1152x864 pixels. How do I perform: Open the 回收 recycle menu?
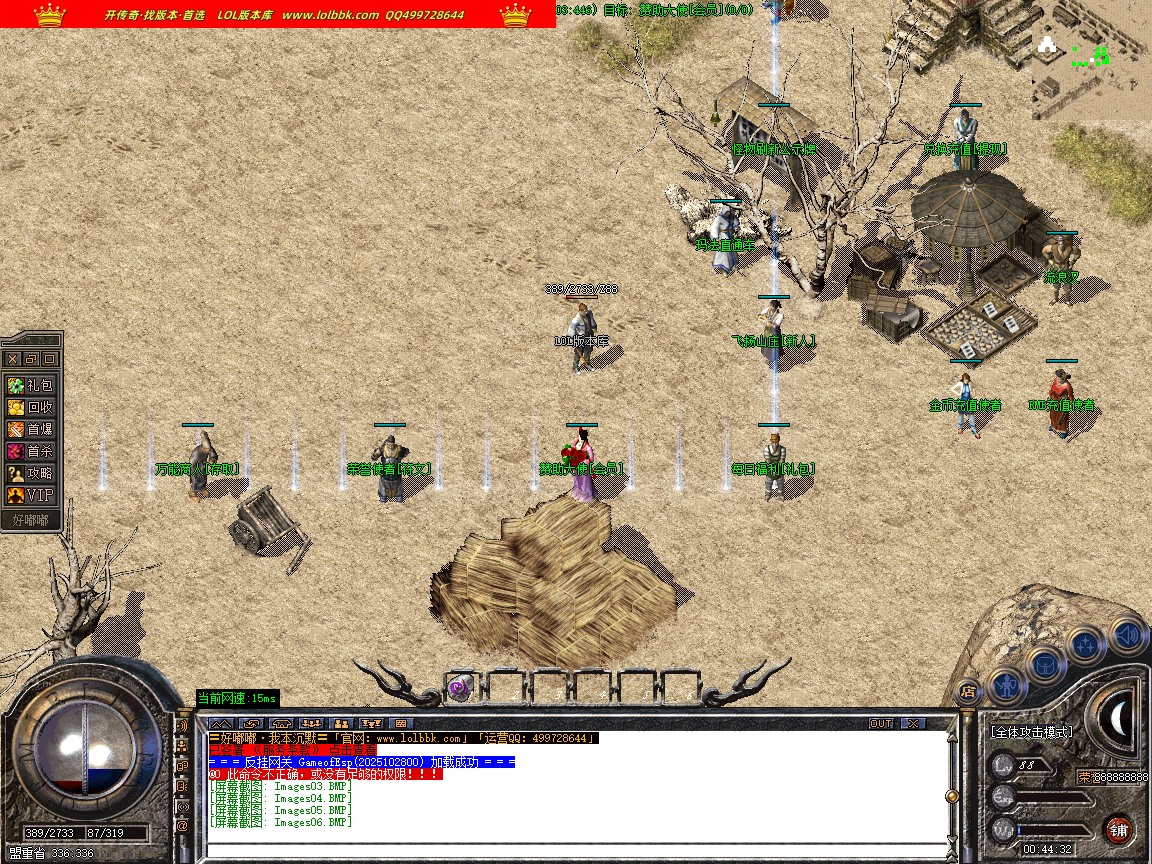[31, 407]
